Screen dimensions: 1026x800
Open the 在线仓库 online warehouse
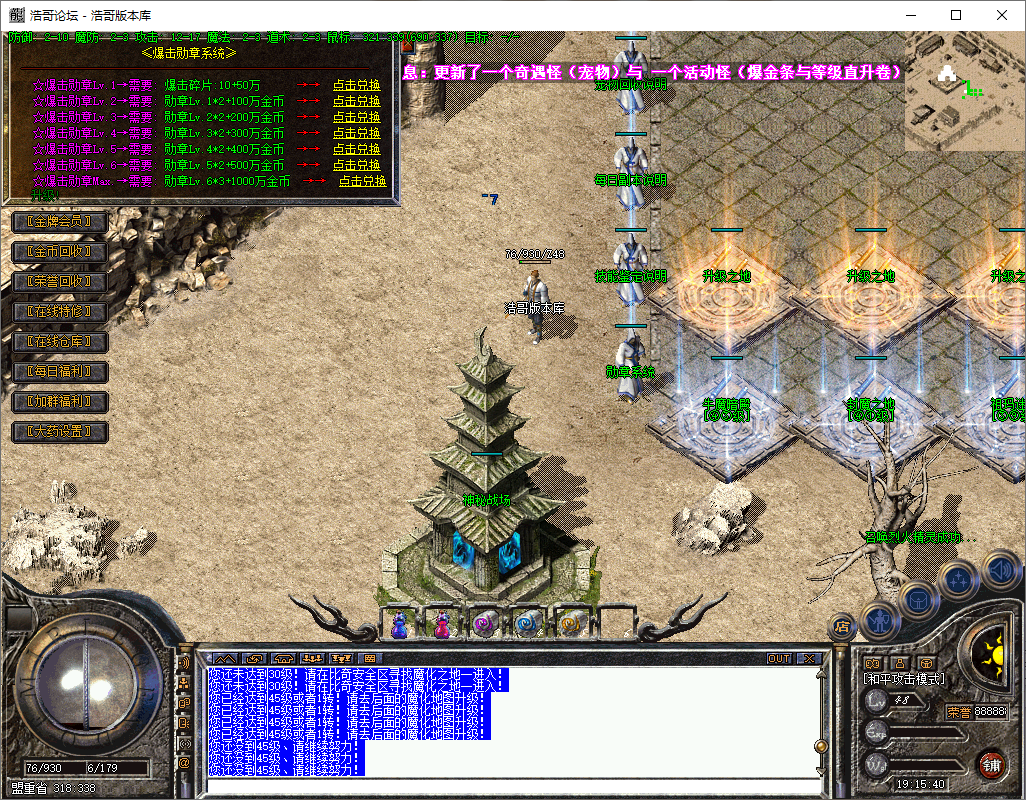59,342
